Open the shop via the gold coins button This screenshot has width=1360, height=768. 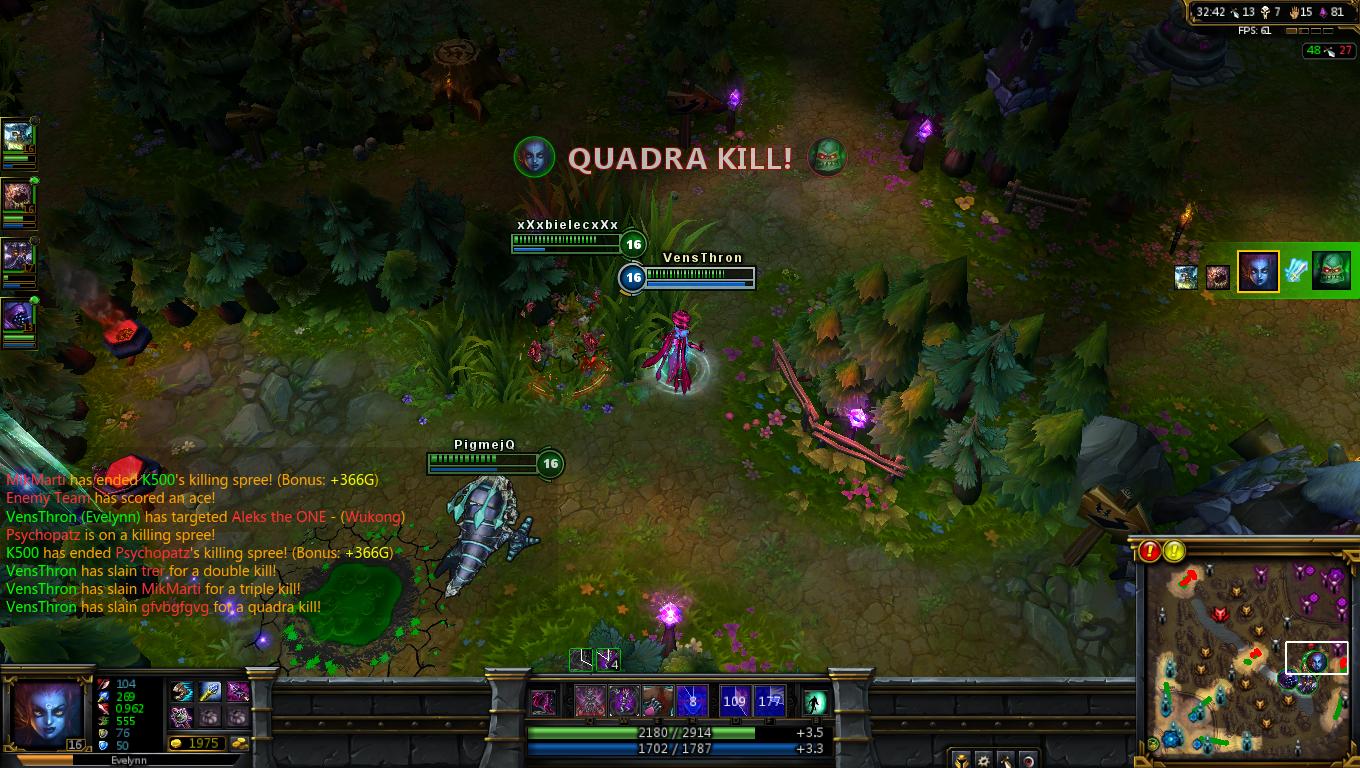click(240, 744)
